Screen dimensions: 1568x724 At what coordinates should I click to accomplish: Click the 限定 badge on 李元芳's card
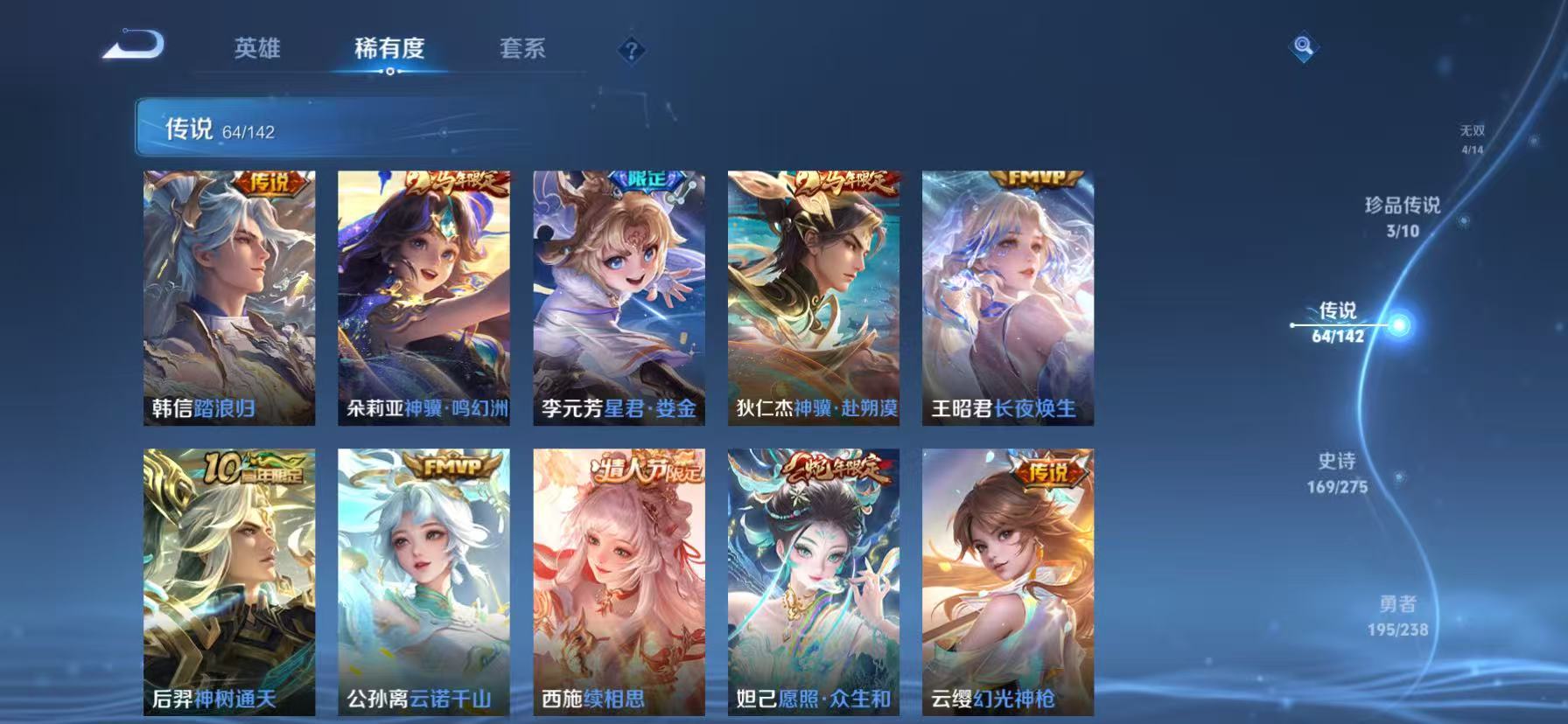tap(645, 182)
